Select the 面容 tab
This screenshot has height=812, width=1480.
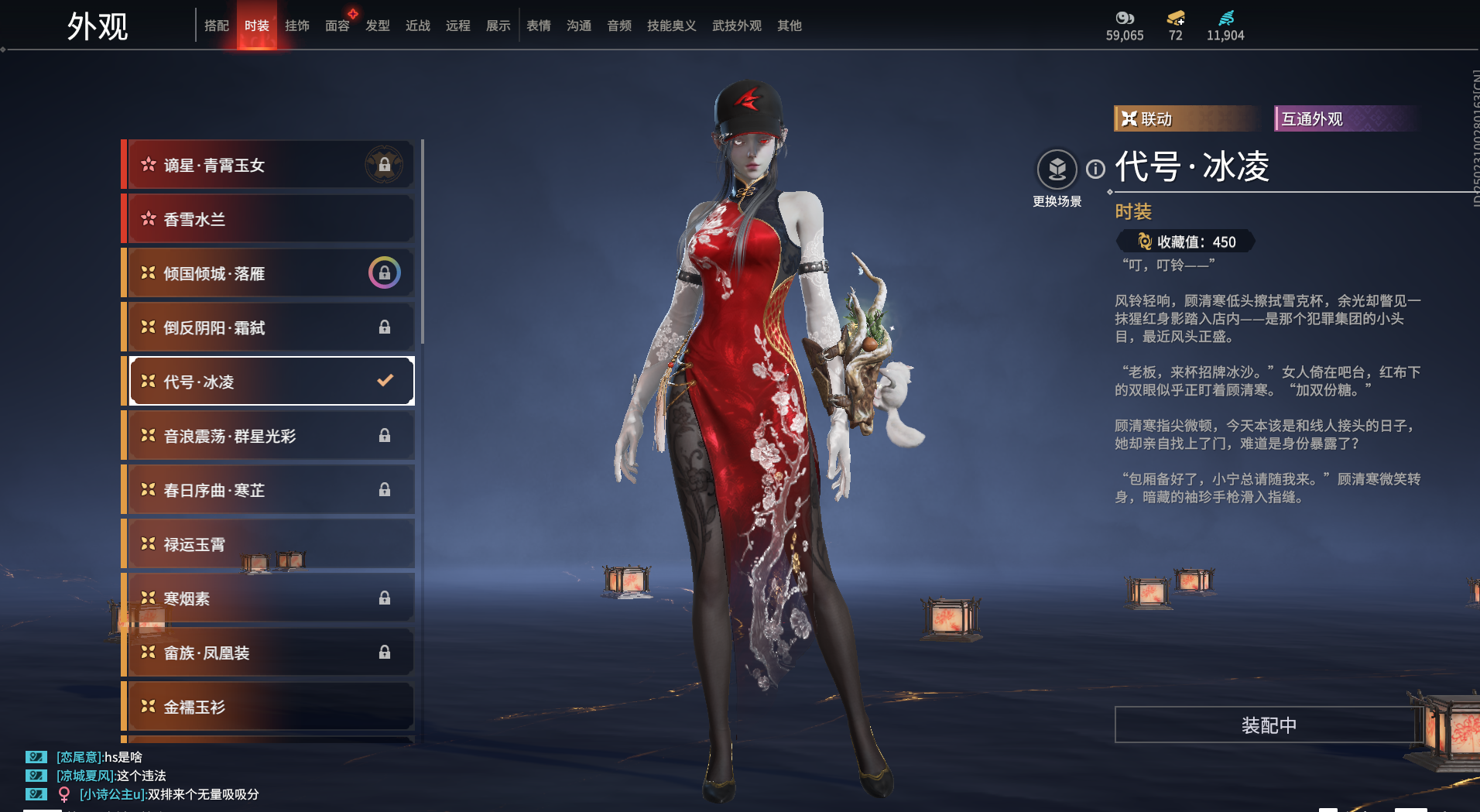337,26
